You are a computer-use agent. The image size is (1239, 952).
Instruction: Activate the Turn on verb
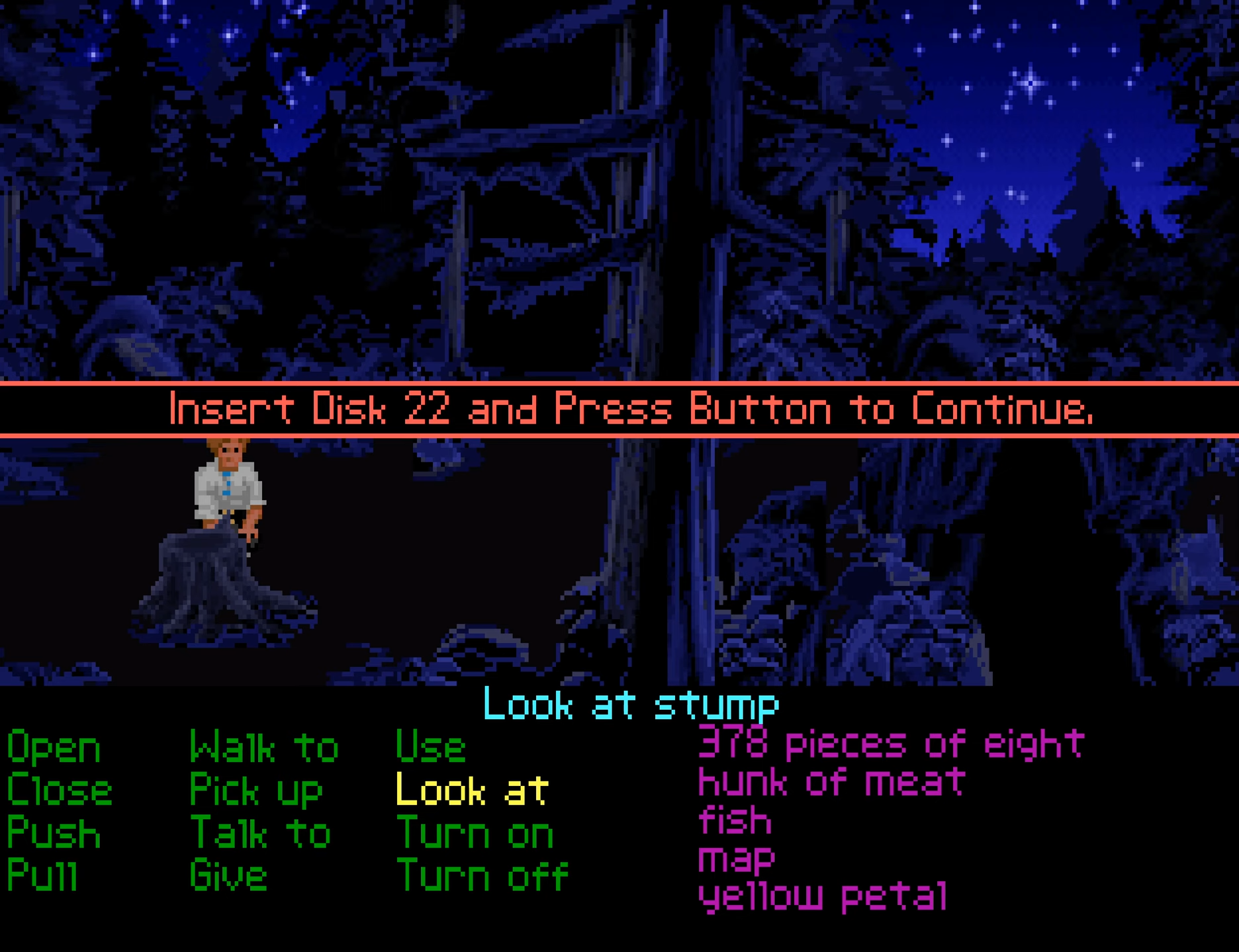(475, 834)
